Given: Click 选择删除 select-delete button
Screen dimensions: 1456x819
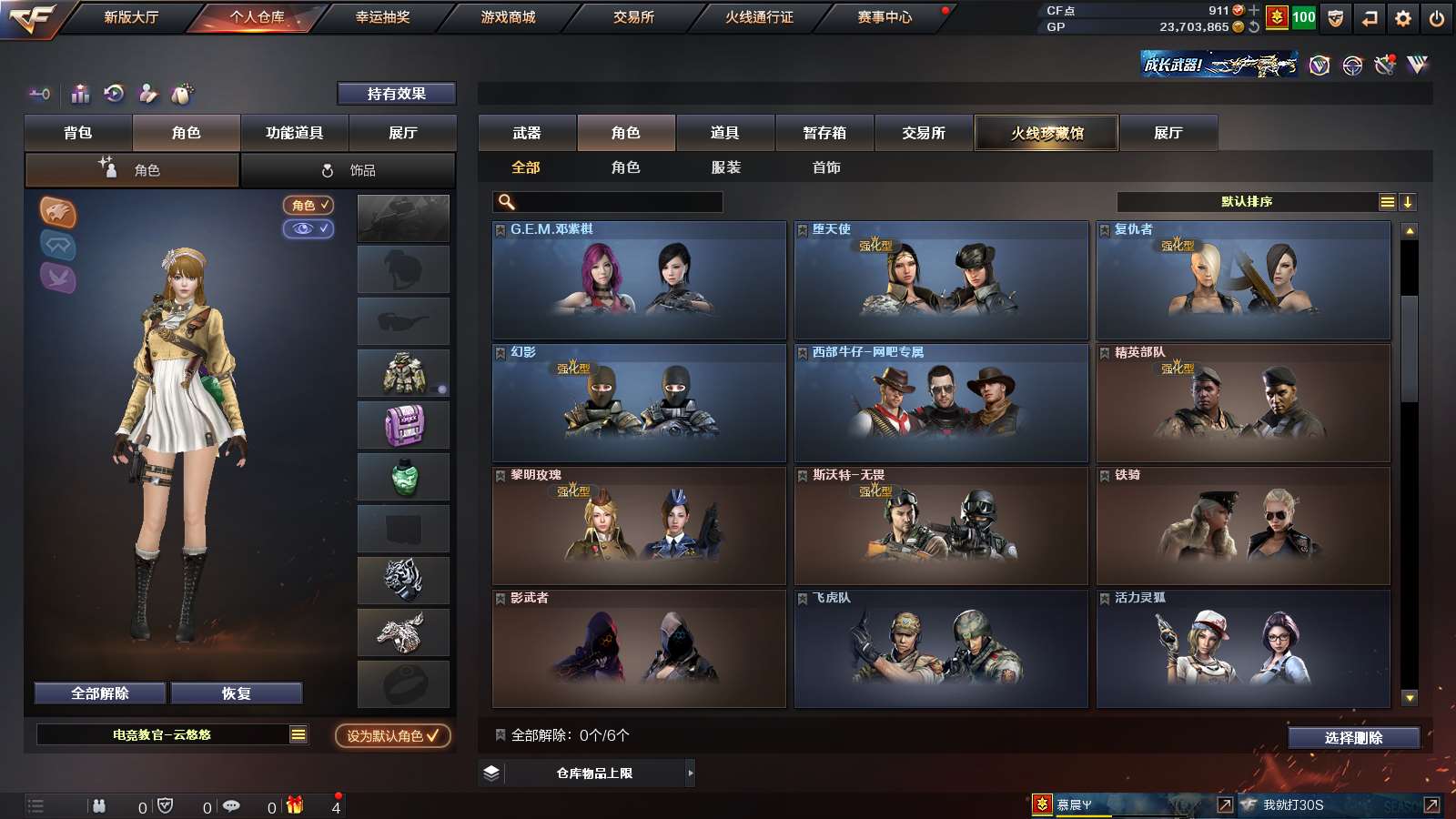Looking at the screenshot, I should pos(1353,738).
